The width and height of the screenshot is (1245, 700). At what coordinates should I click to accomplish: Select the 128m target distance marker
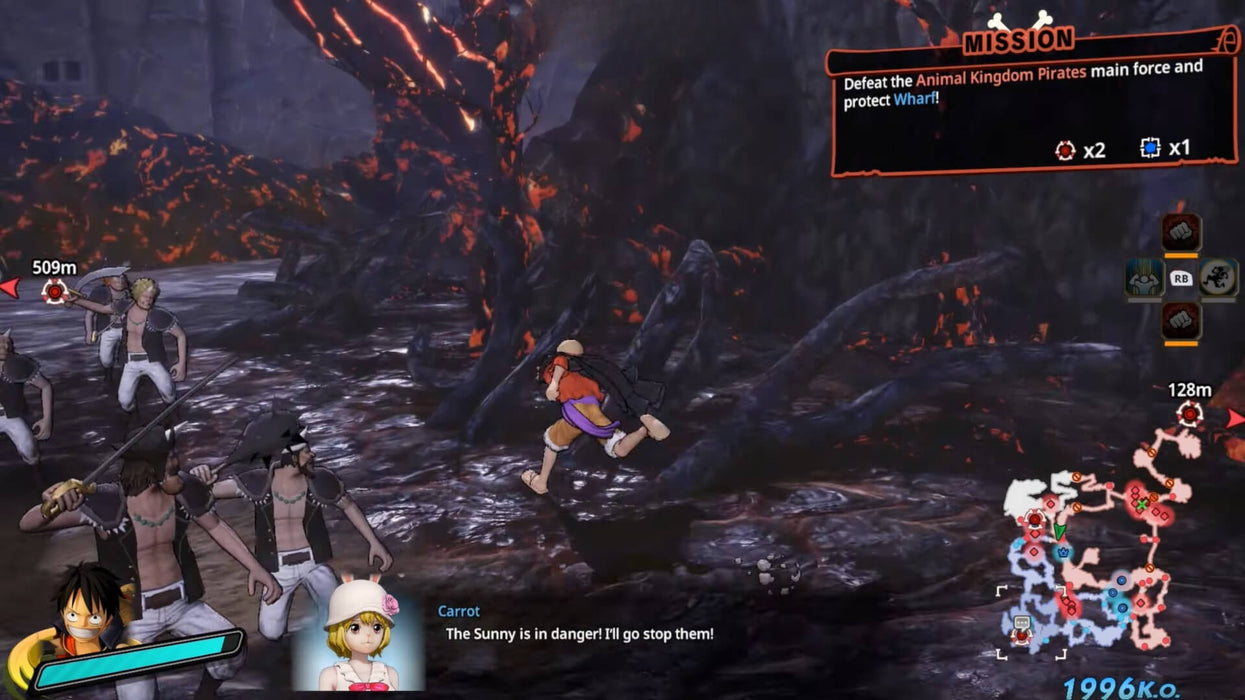1189,412
